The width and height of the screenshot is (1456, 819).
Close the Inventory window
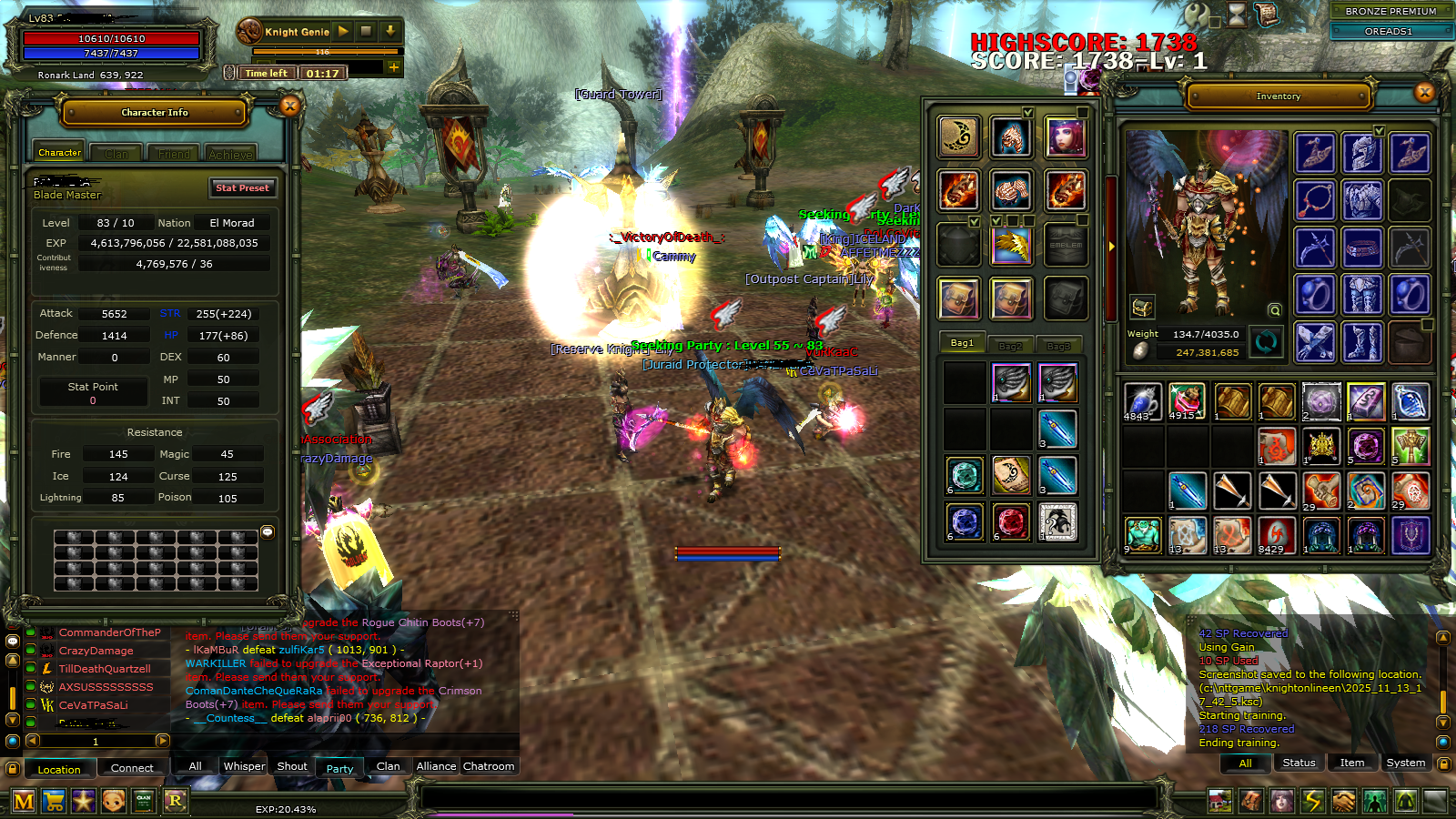click(x=1425, y=92)
